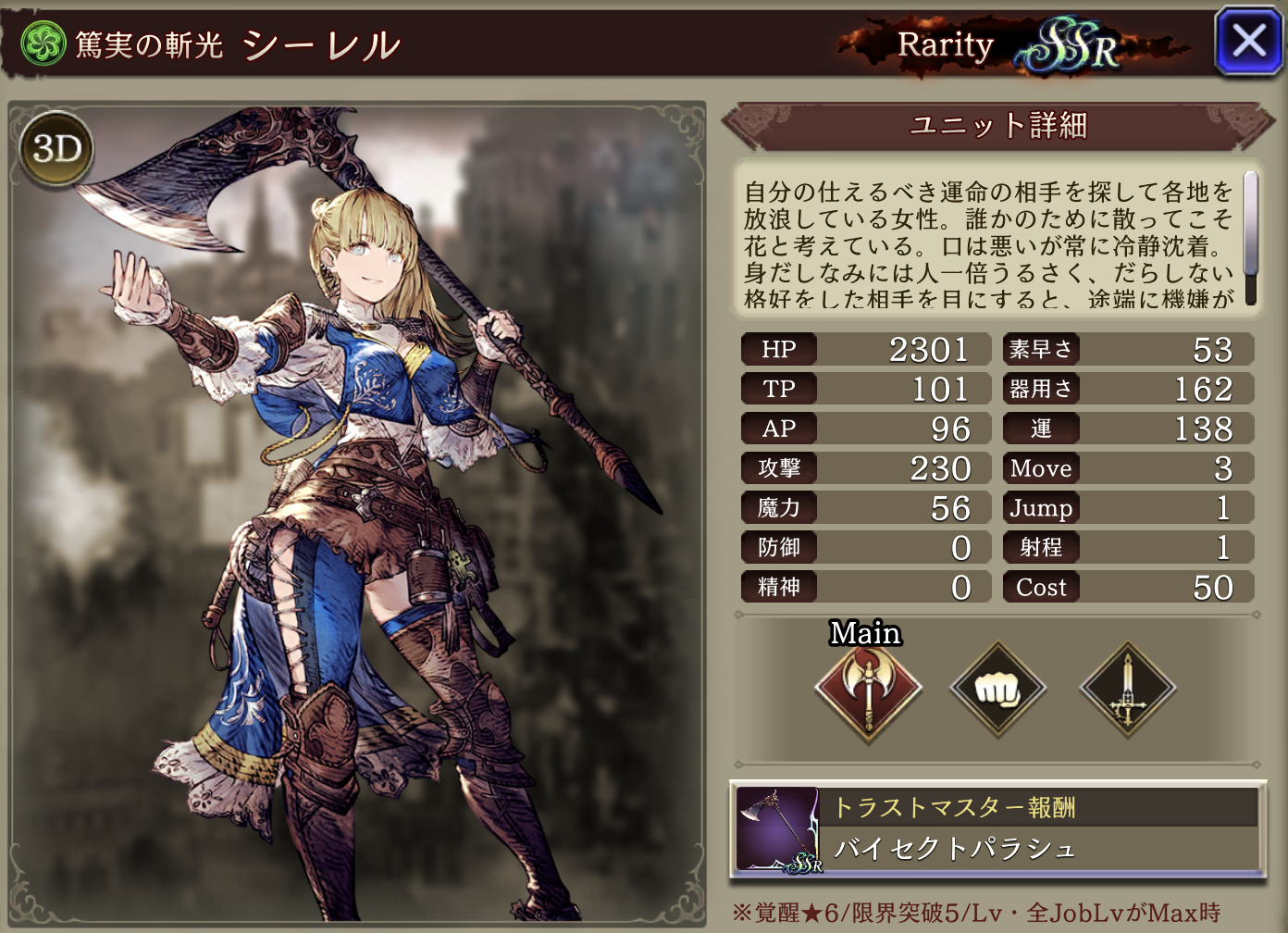View the バイセクトパラシュ trust master reward
The height and width of the screenshot is (933, 1288).
click(x=997, y=829)
